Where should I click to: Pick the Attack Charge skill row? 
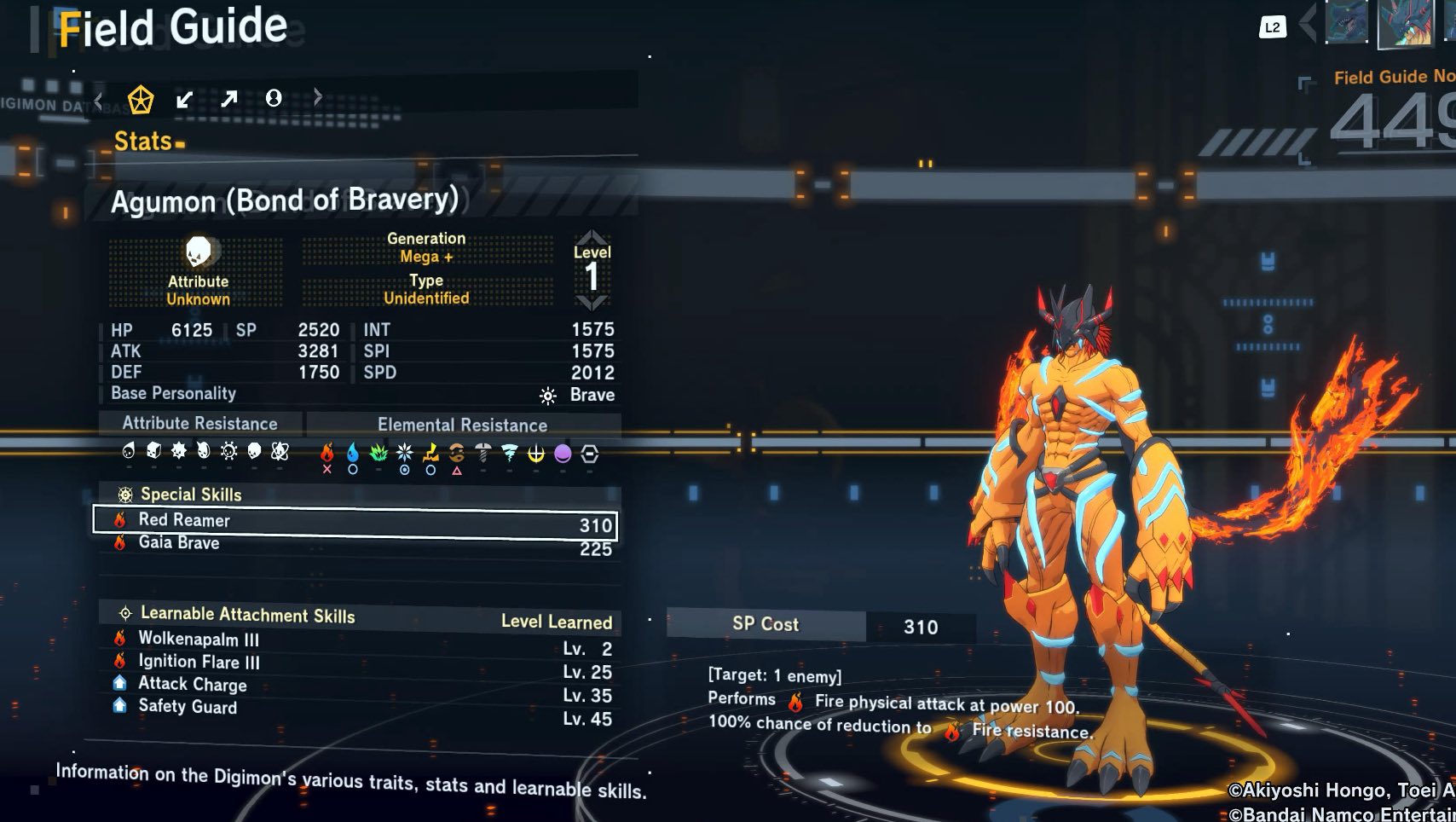click(x=193, y=684)
